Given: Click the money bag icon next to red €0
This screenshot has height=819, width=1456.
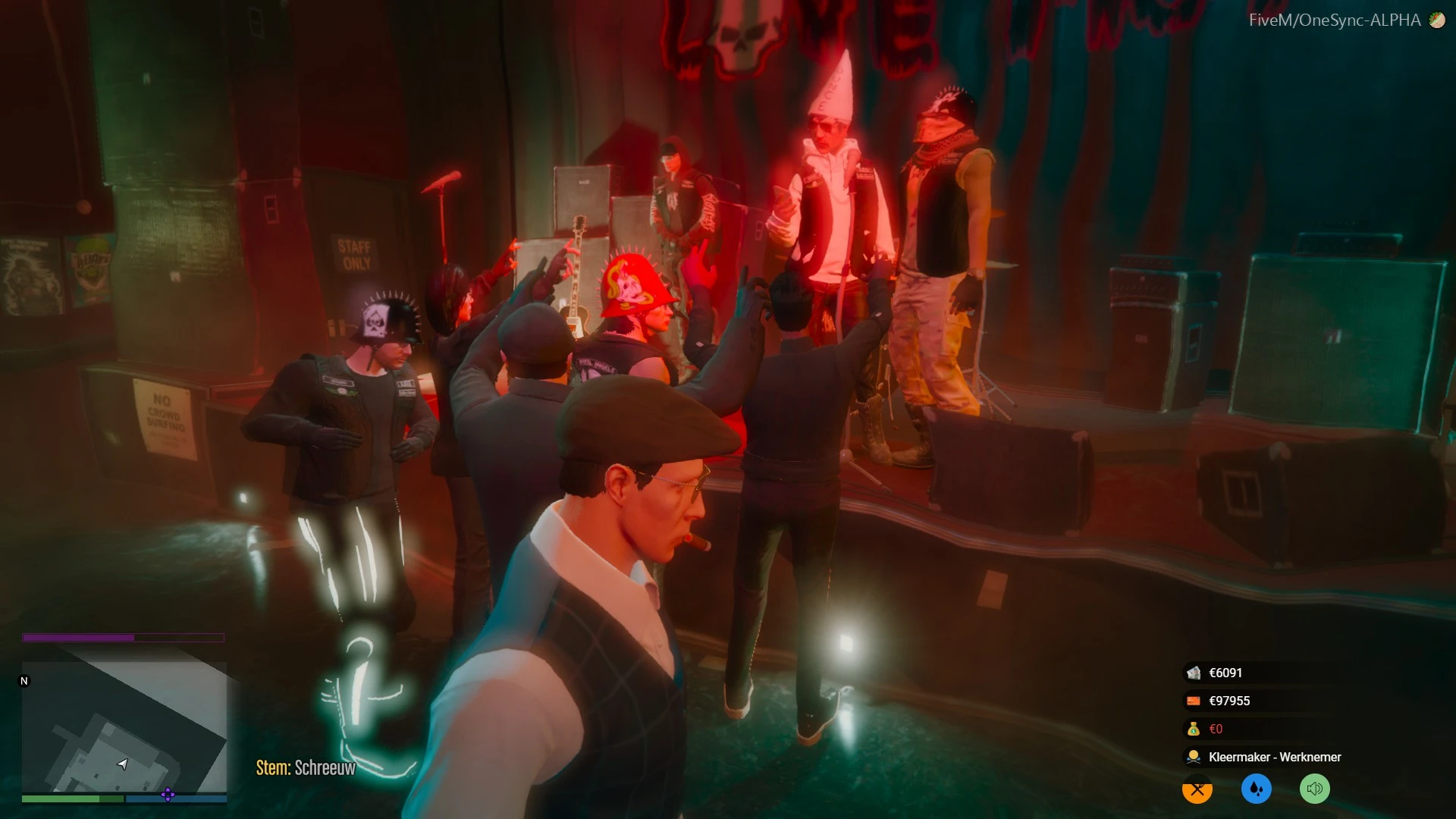Looking at the screenshot, I should (1193, 729).
